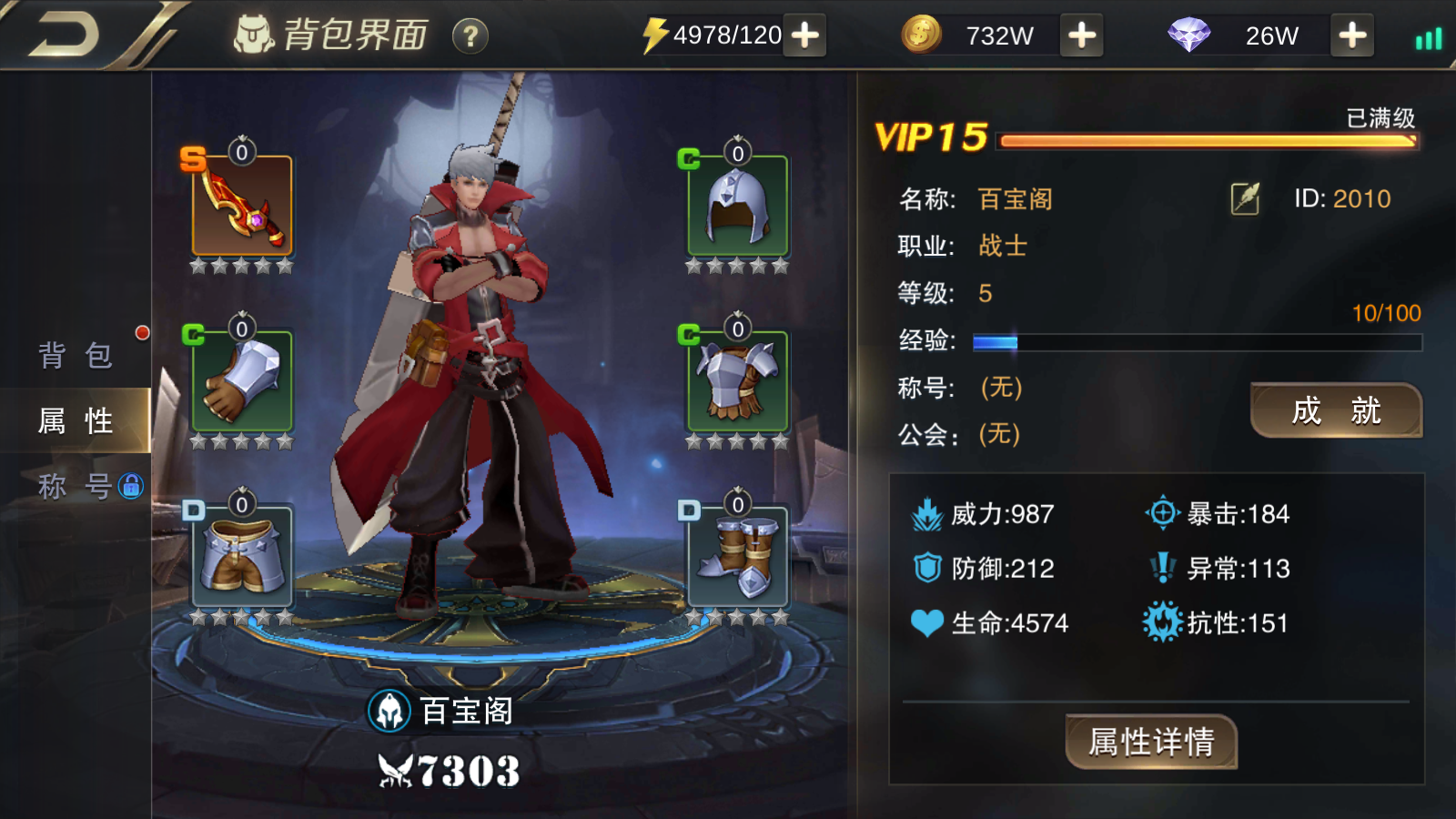Inspect the C-rank chest armor slot
The image size is (1456, 819).
pyautogui.click(x=738, y=380)
